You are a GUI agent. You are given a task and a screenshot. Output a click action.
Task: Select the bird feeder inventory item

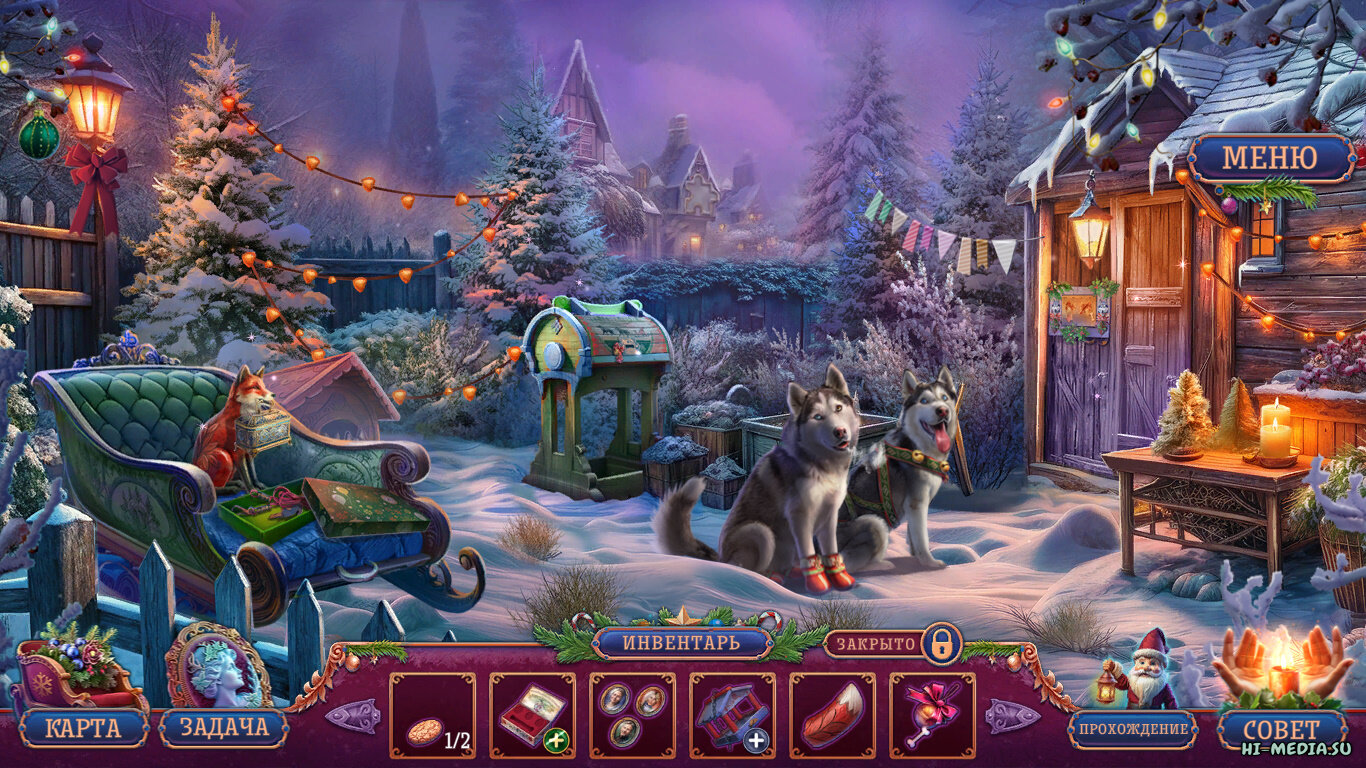[732, 715]
